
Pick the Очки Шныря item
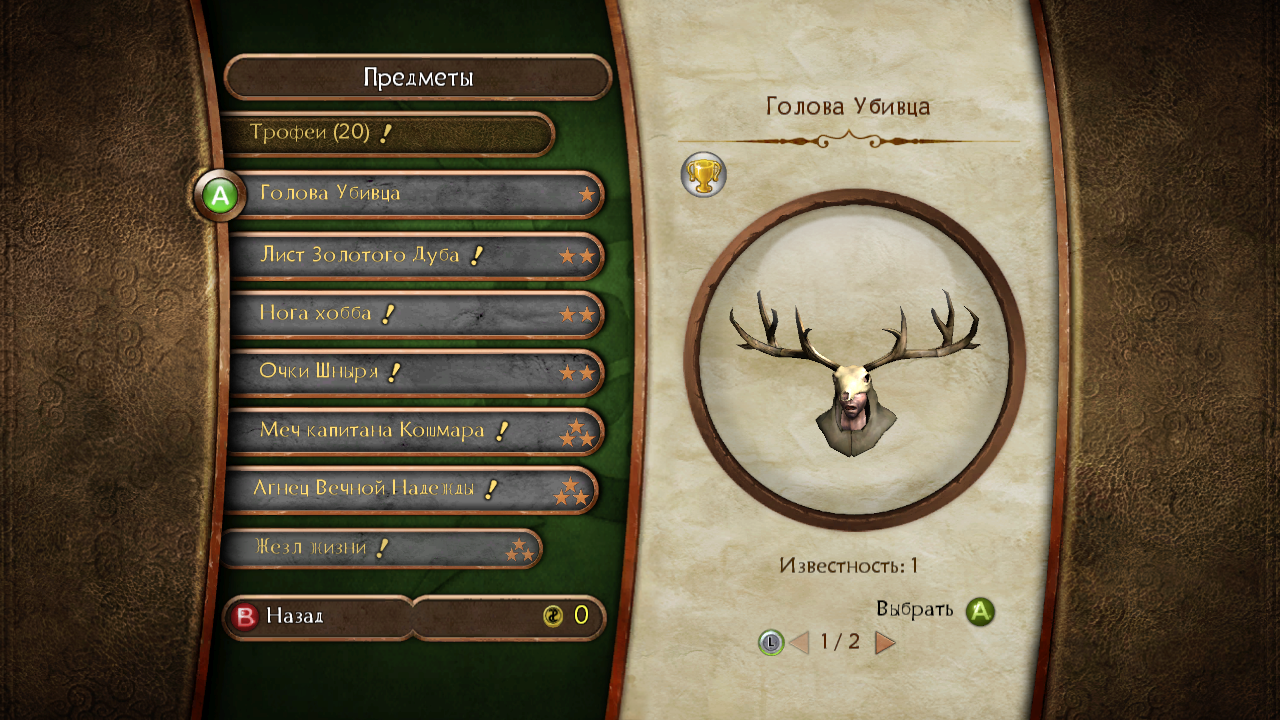coord(415,373)
